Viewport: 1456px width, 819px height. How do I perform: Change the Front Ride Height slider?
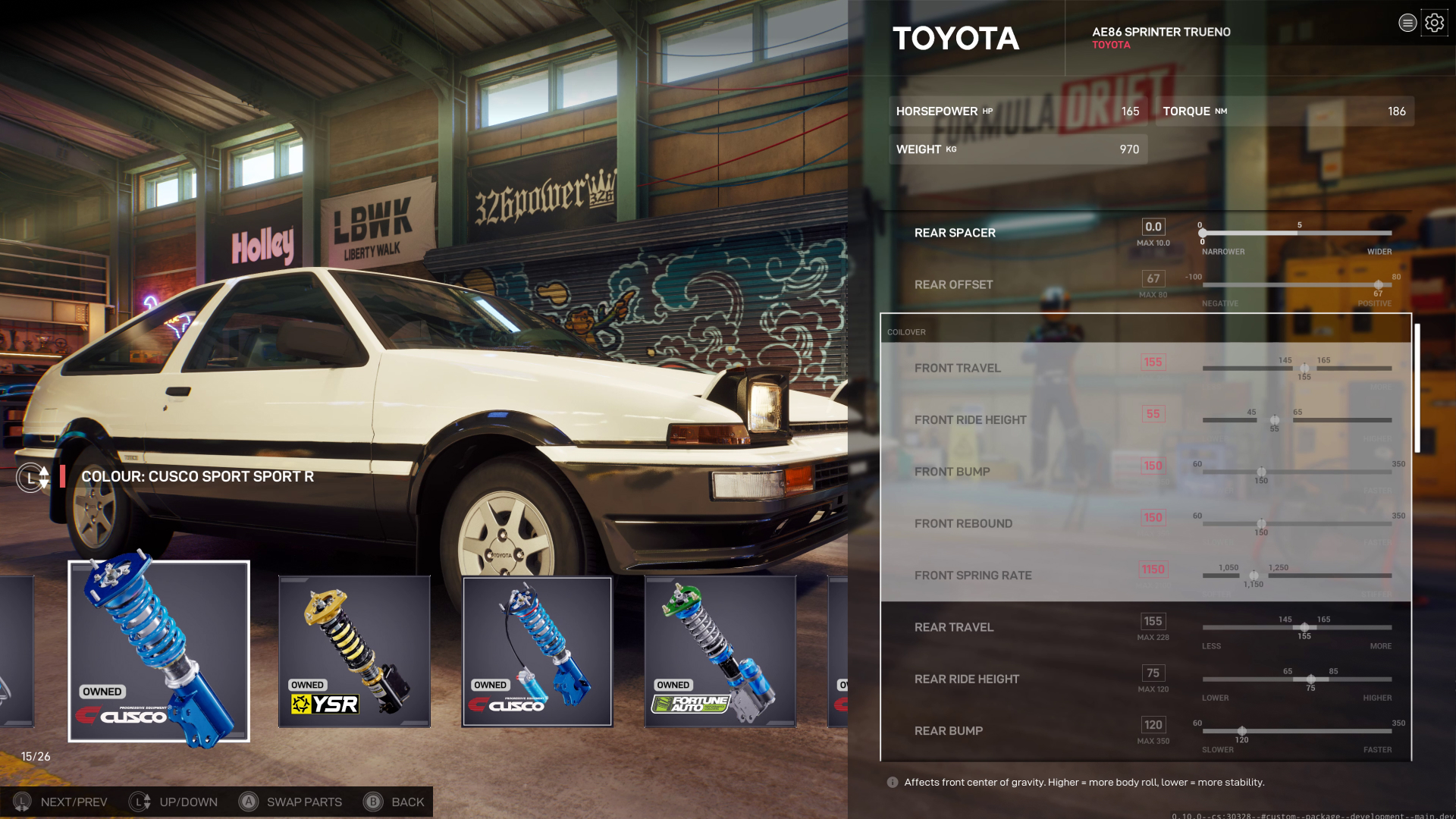[x=1275, y=420]
